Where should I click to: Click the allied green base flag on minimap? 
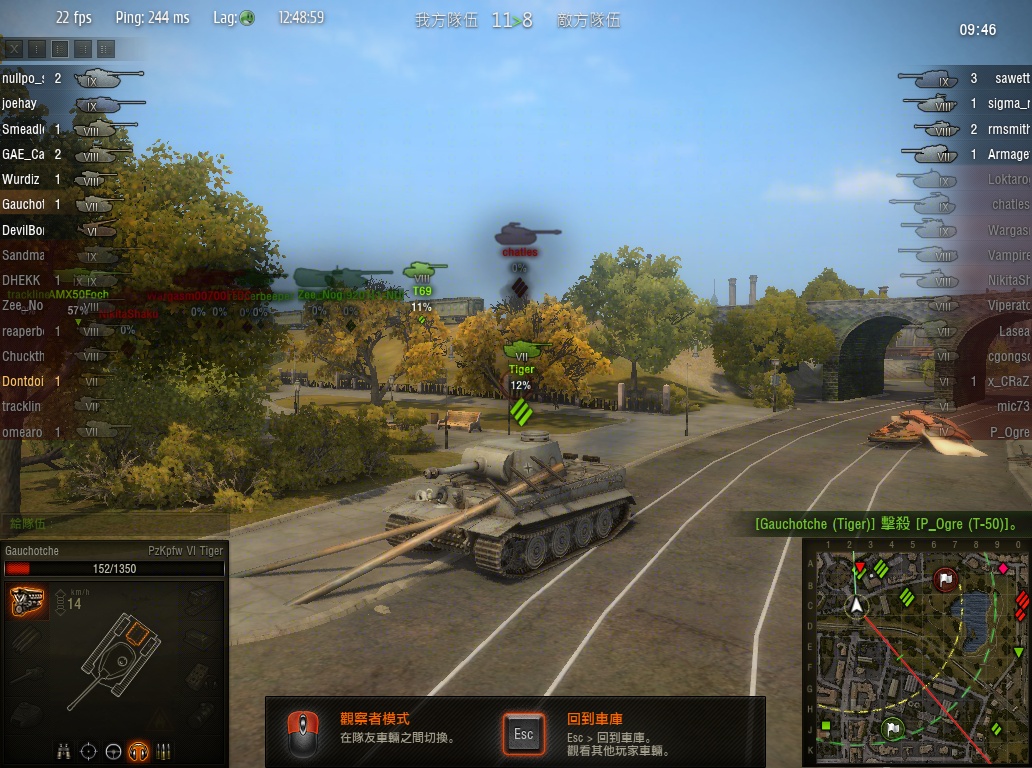[893, 728]
